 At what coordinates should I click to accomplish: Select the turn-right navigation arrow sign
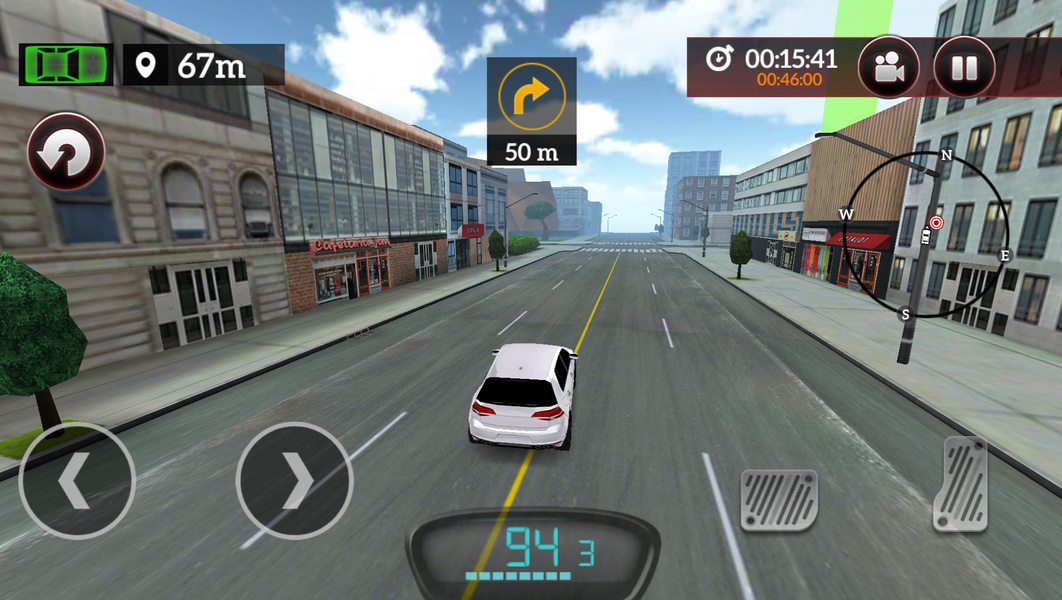coord(531,97)
